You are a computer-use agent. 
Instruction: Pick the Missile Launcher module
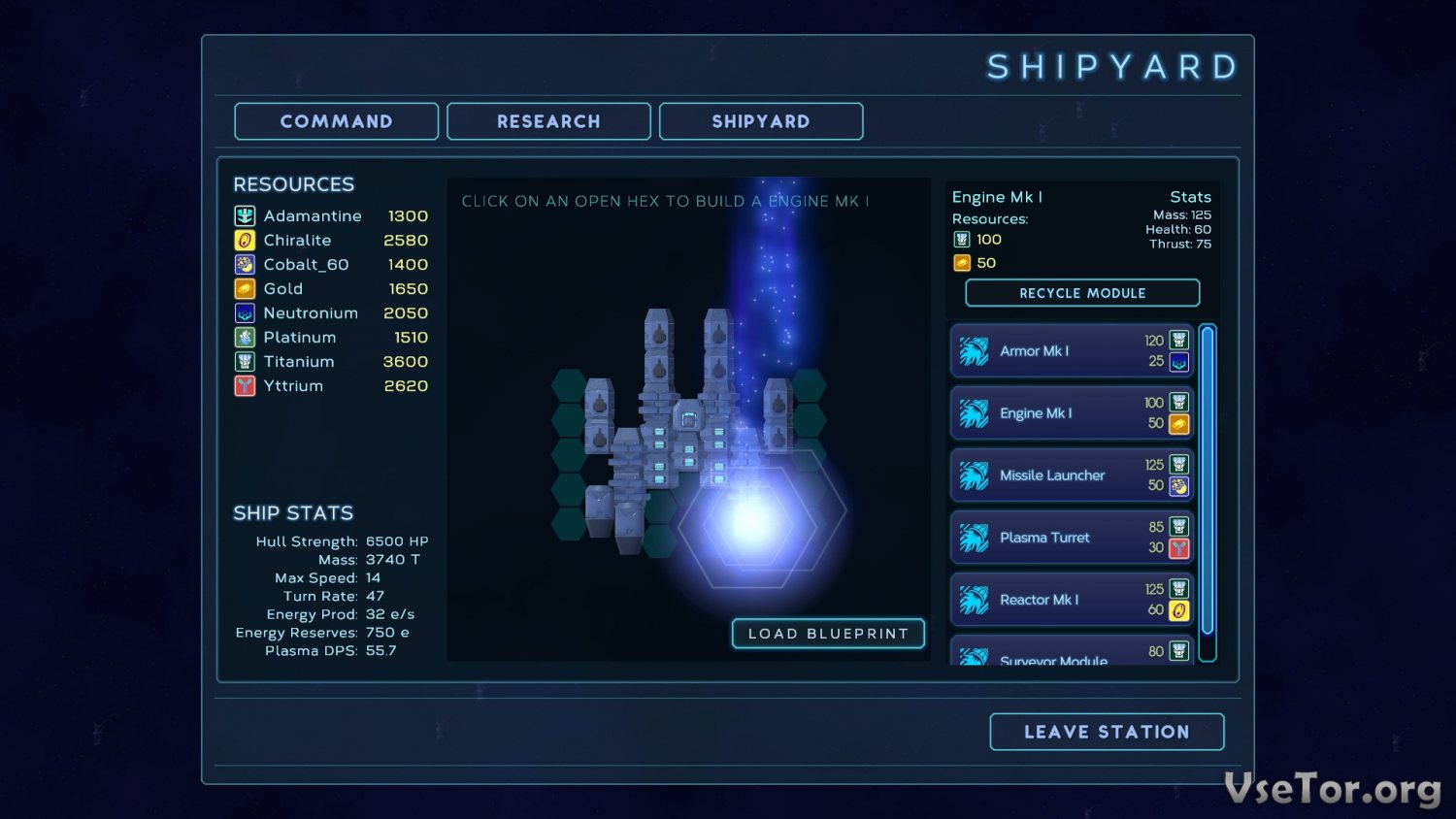1072,475
